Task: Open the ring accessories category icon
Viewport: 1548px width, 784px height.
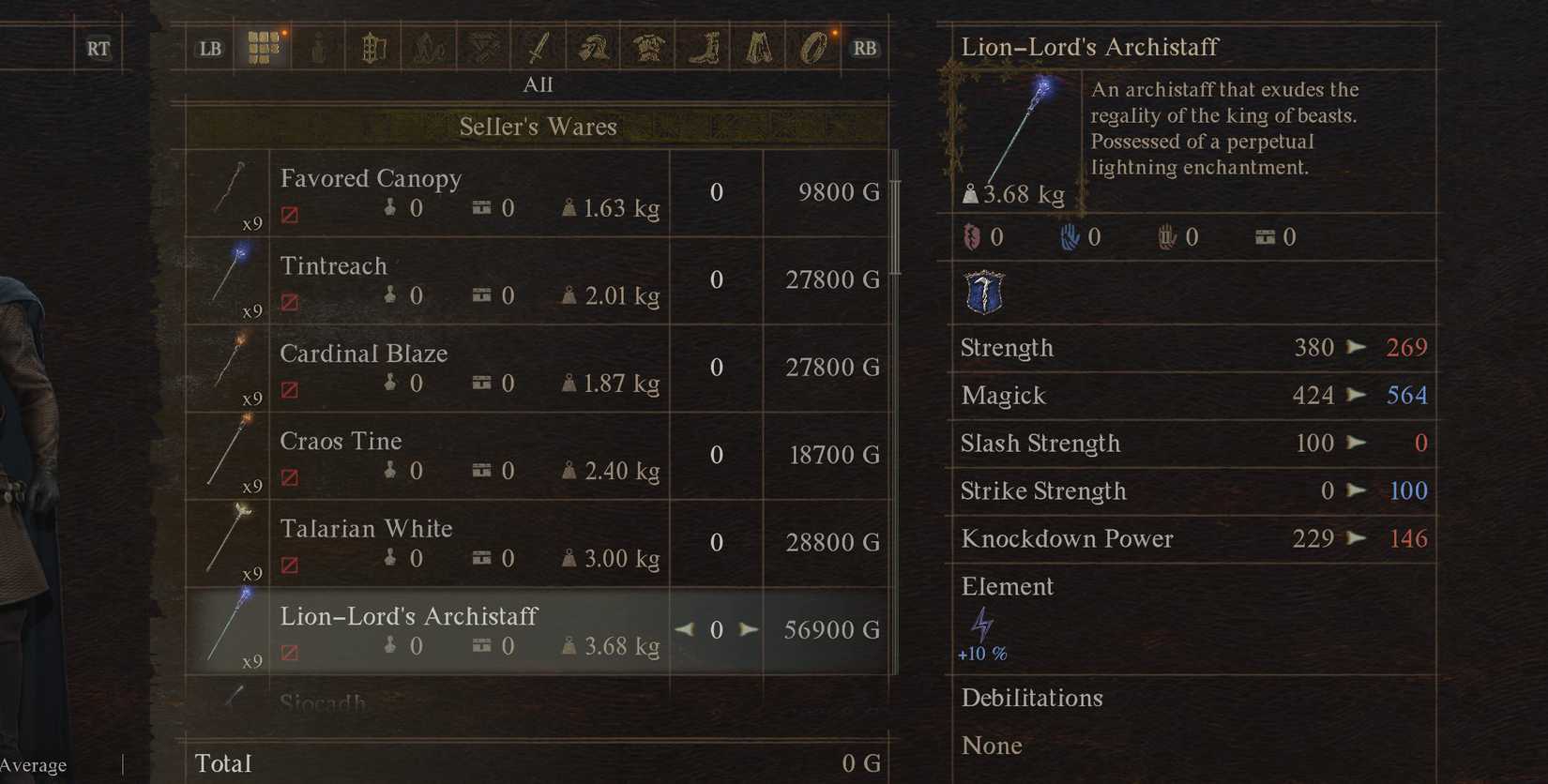Action: 814,47
